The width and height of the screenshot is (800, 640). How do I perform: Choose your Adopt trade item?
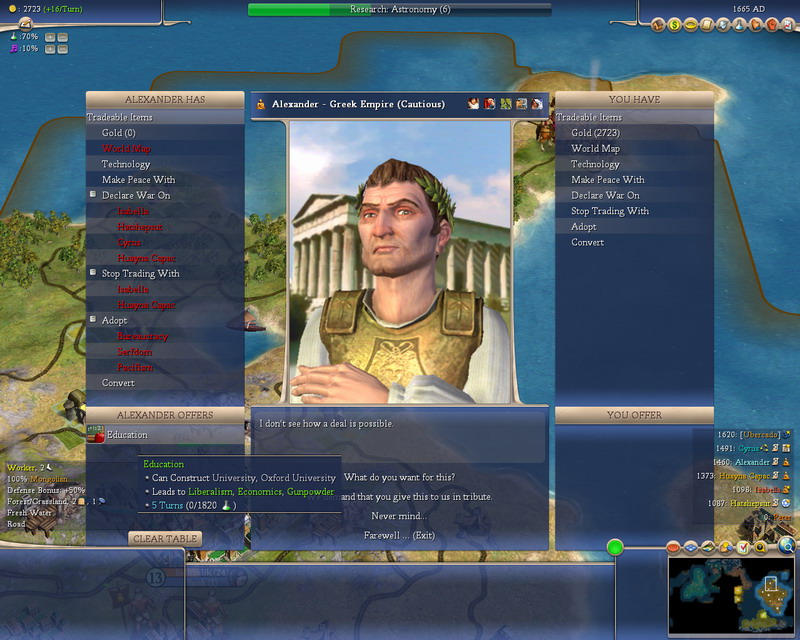click(x=584, y=226)
